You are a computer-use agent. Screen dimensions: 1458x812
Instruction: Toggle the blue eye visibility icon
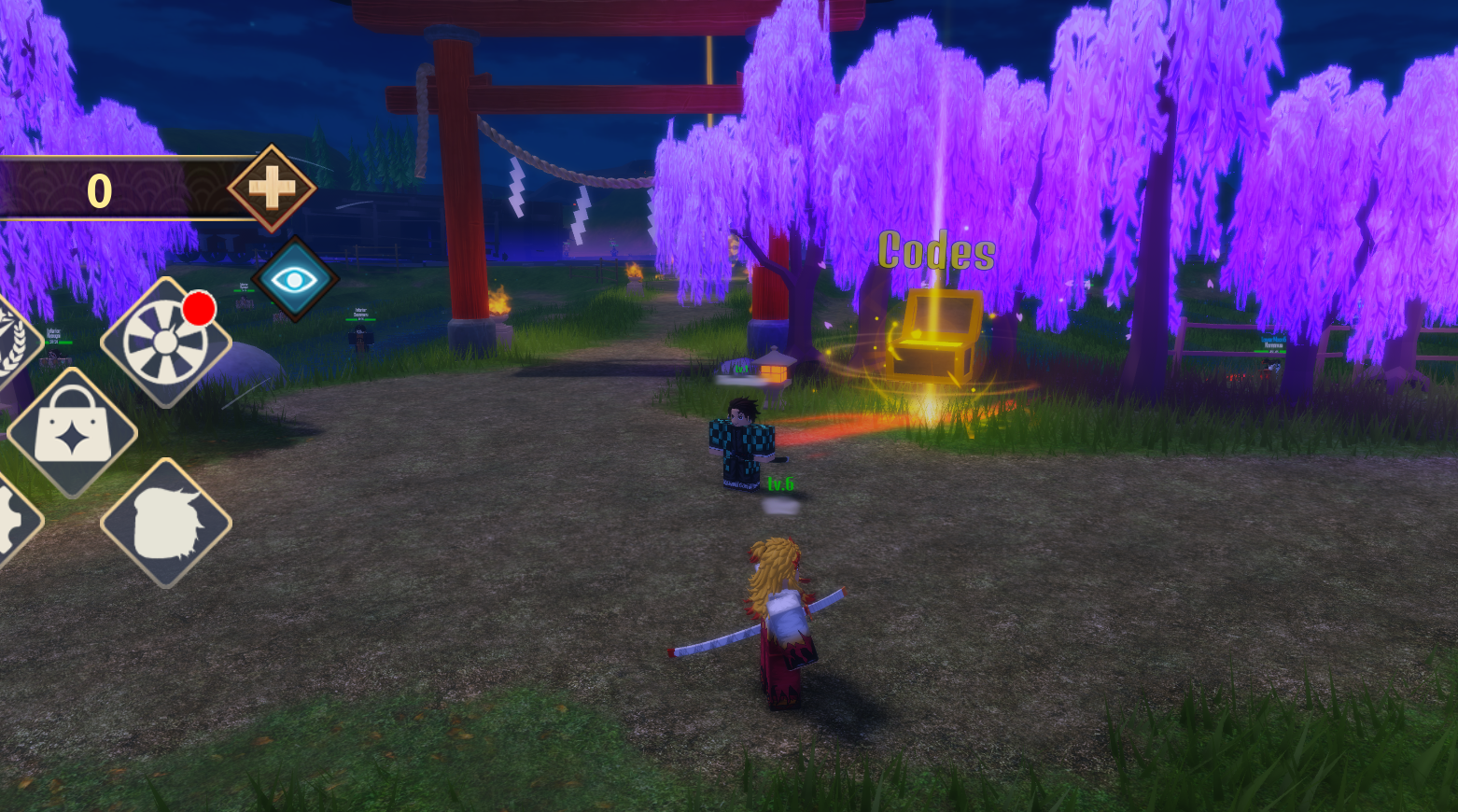click(x=294, y=279)
